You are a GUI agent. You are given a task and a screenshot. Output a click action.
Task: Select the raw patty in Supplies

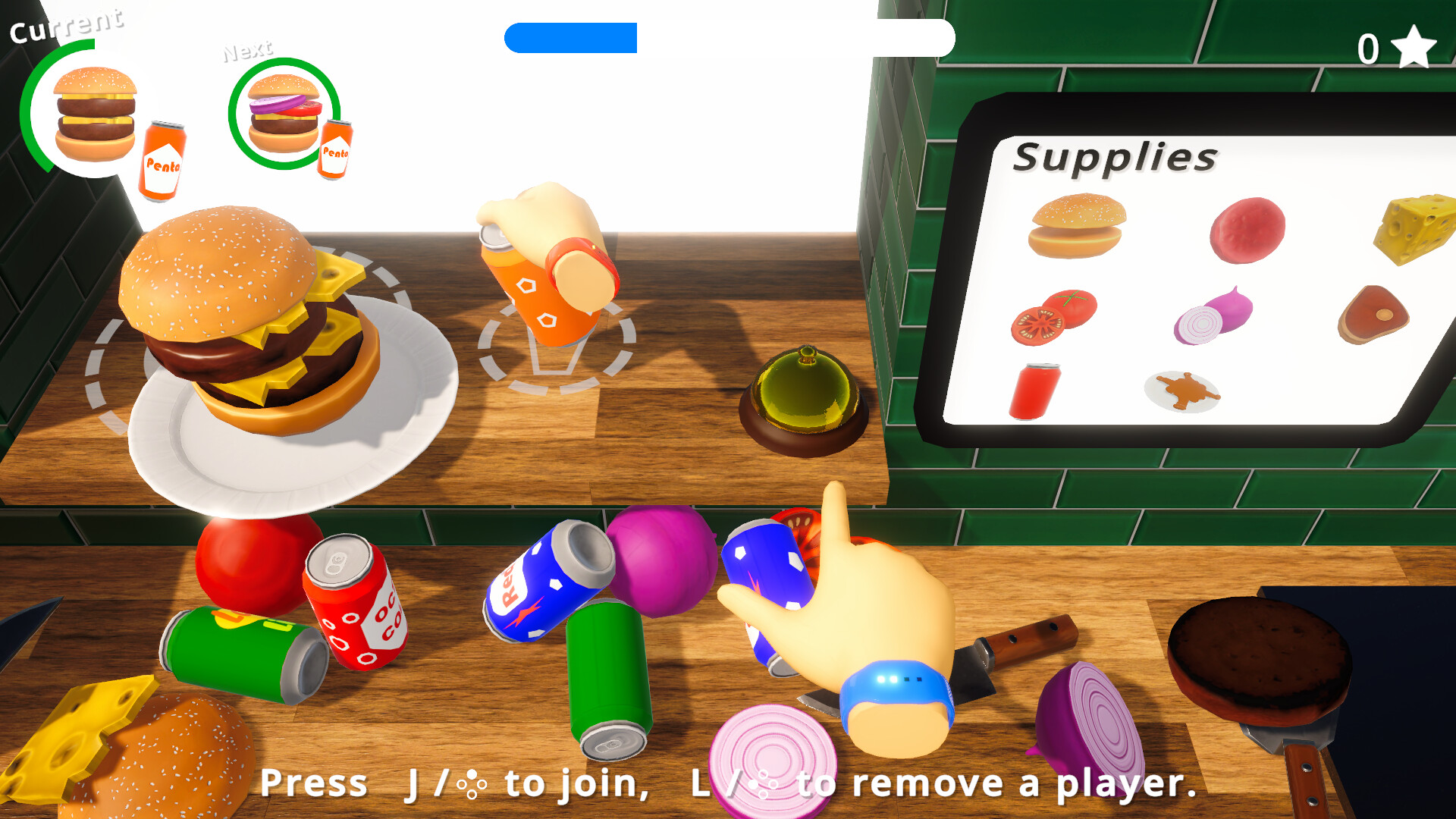[1247, 227]
